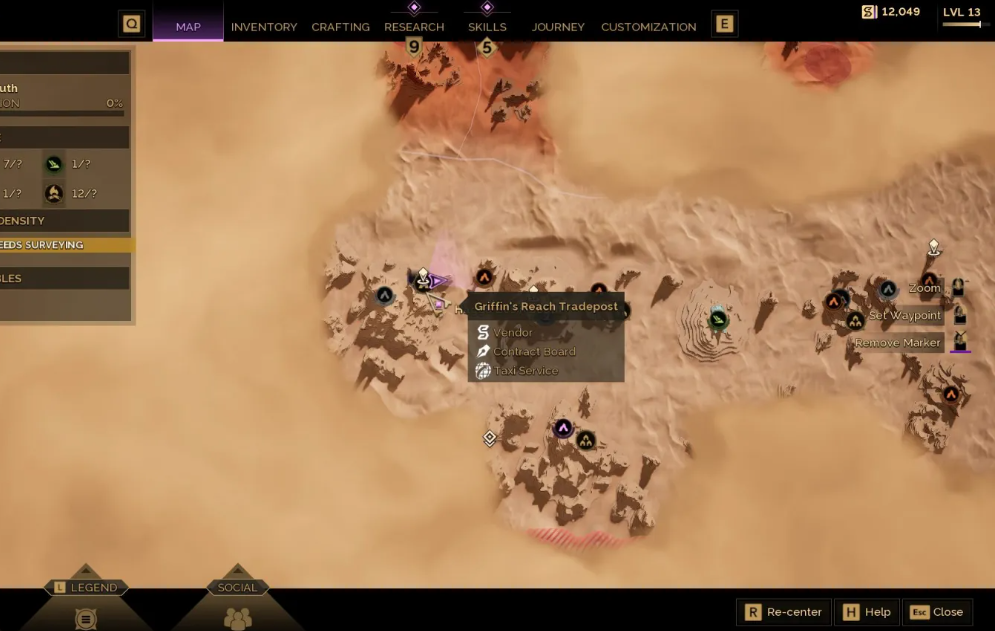995x631 pixels.
Task: Select the Needs Surveying row
Action: (62, 245)
